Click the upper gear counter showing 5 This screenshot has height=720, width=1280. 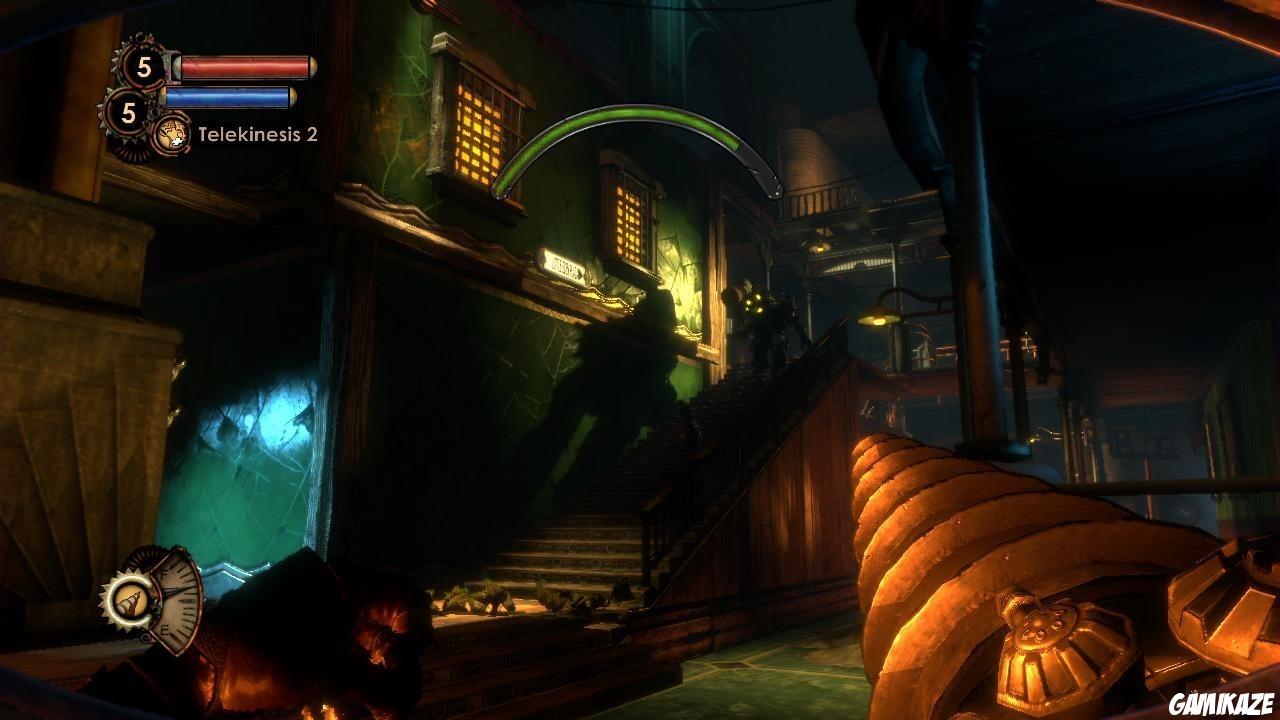click(143, 67)
